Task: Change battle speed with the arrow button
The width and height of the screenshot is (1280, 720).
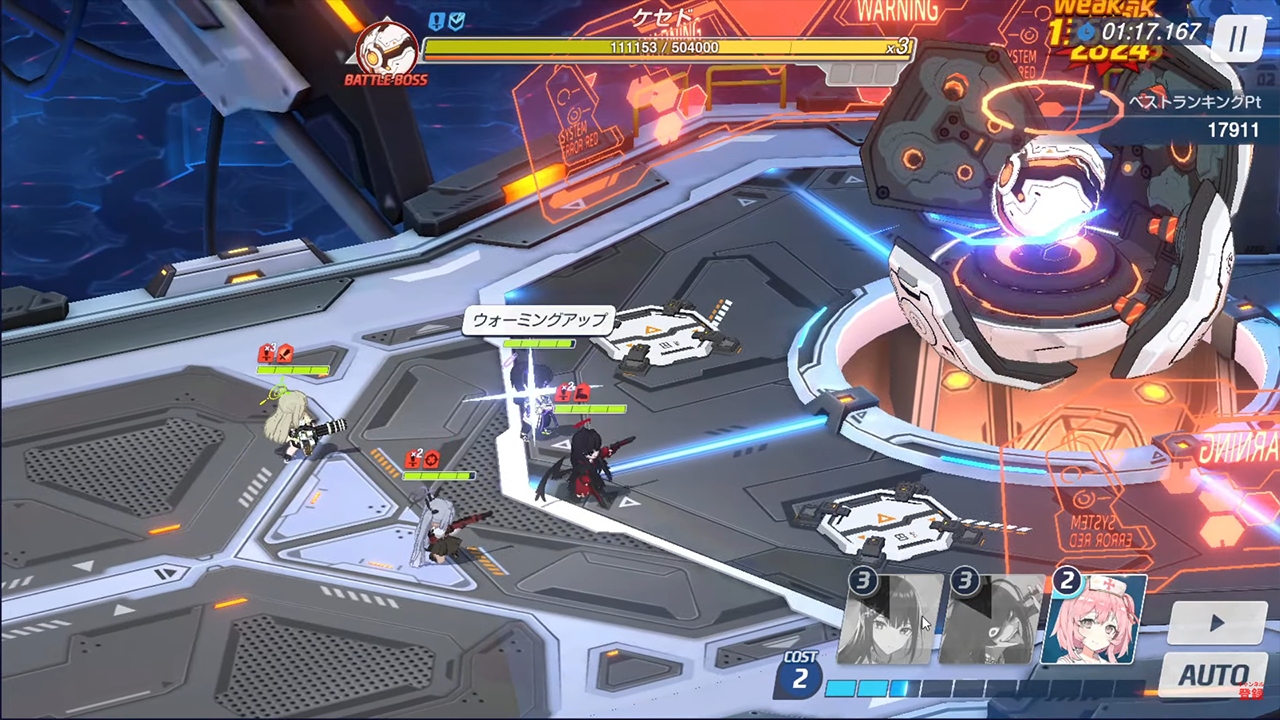Action: (1216, 623)
